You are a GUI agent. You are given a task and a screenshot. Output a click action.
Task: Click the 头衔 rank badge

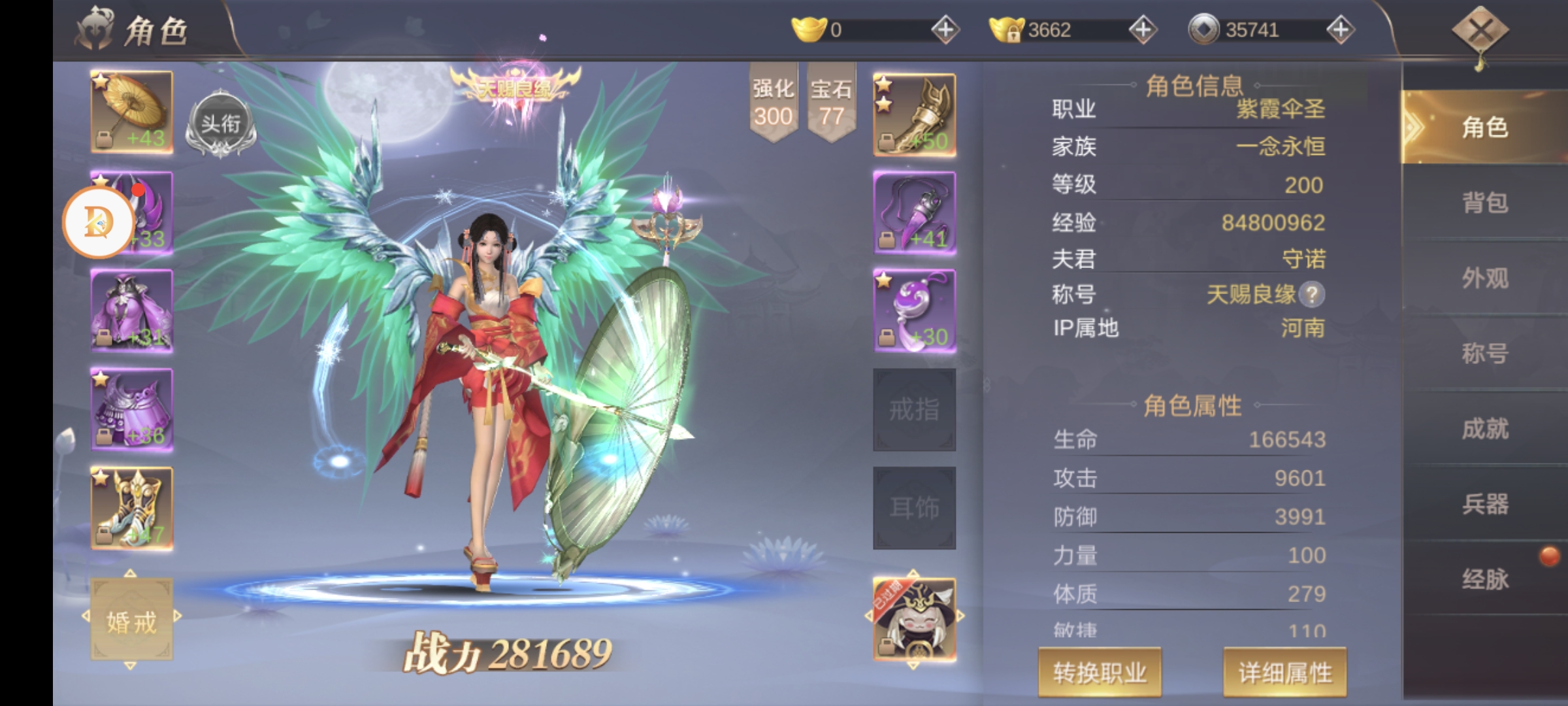point(220,124)
